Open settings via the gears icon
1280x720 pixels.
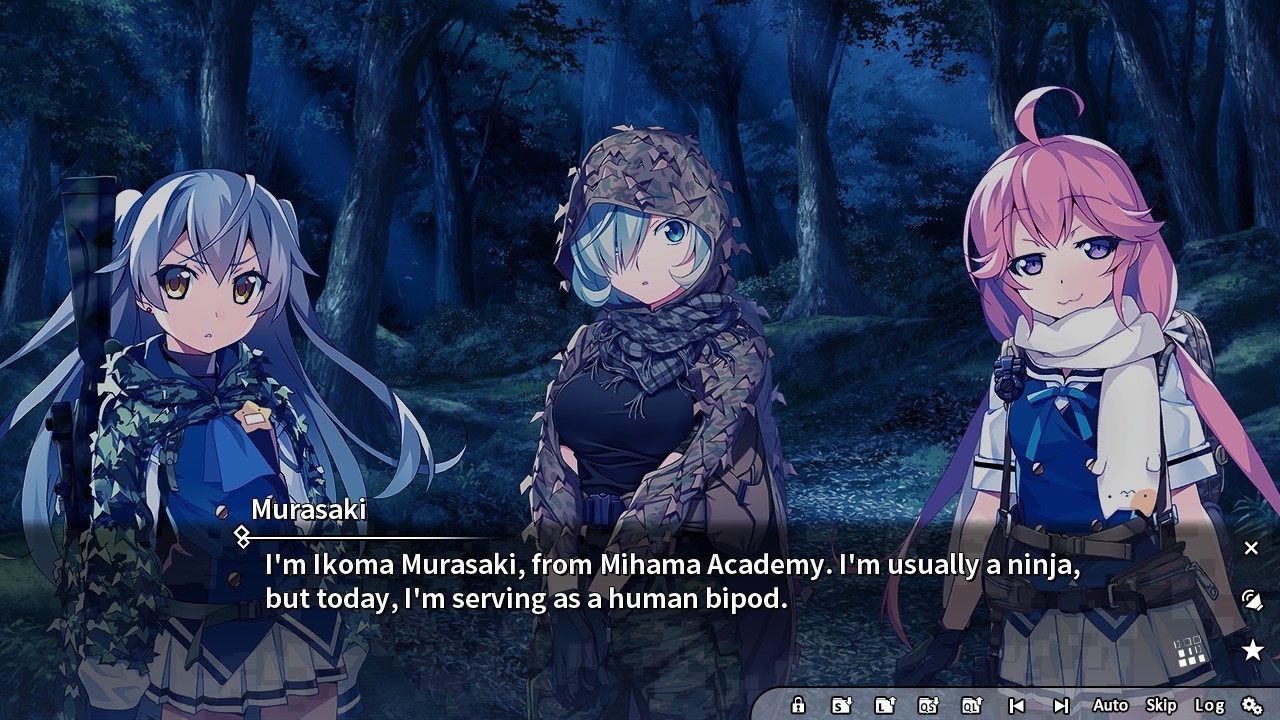1251,705
